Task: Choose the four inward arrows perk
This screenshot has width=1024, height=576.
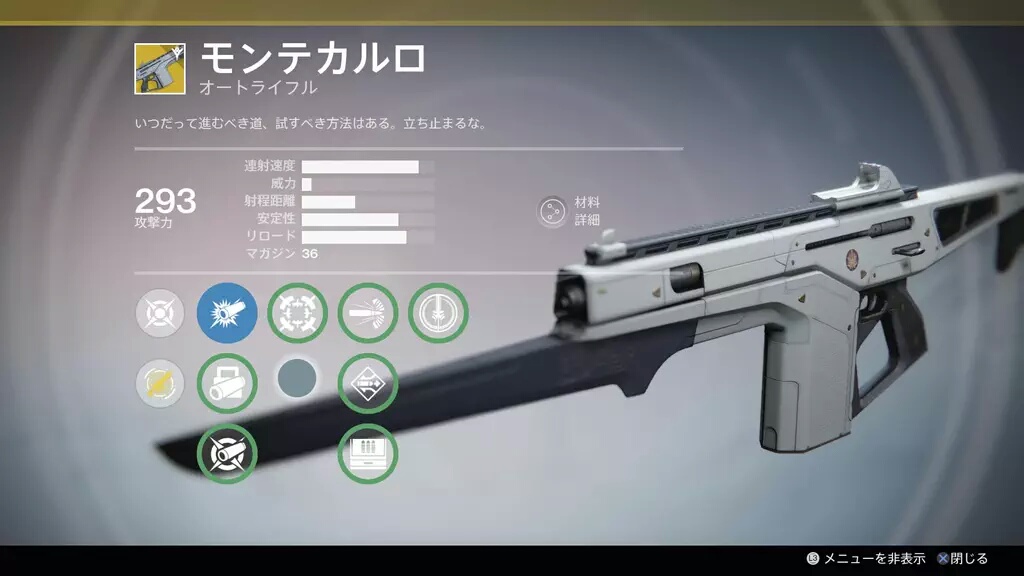Action: [298, 314]
